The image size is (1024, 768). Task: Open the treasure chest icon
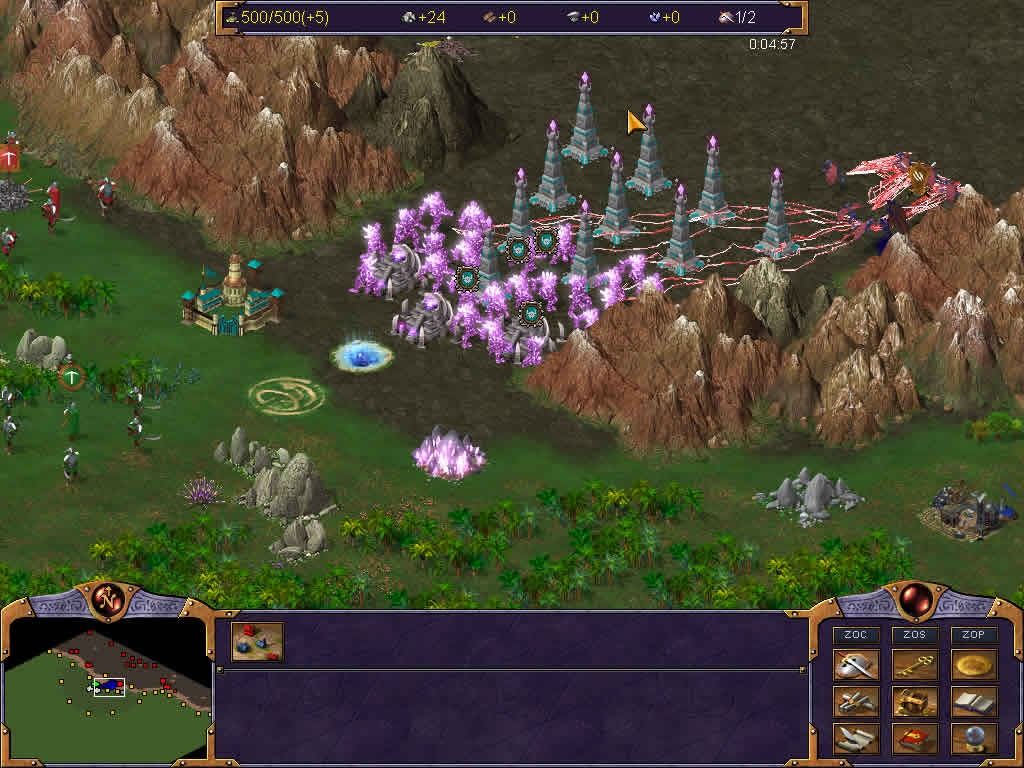pyautogui.click(x=914, y=702)
